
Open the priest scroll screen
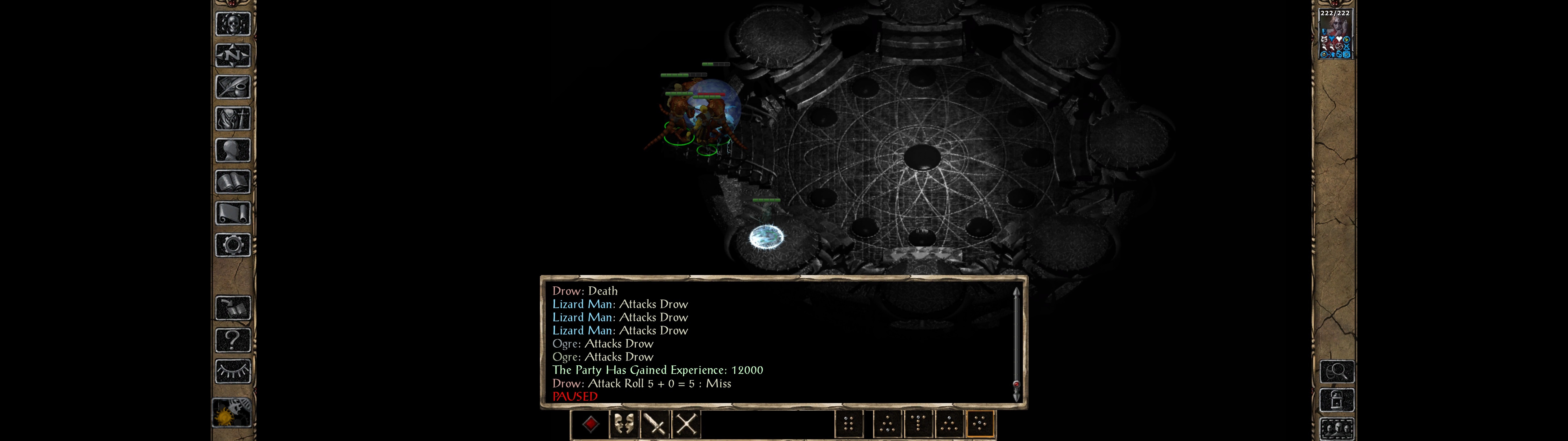232,214
